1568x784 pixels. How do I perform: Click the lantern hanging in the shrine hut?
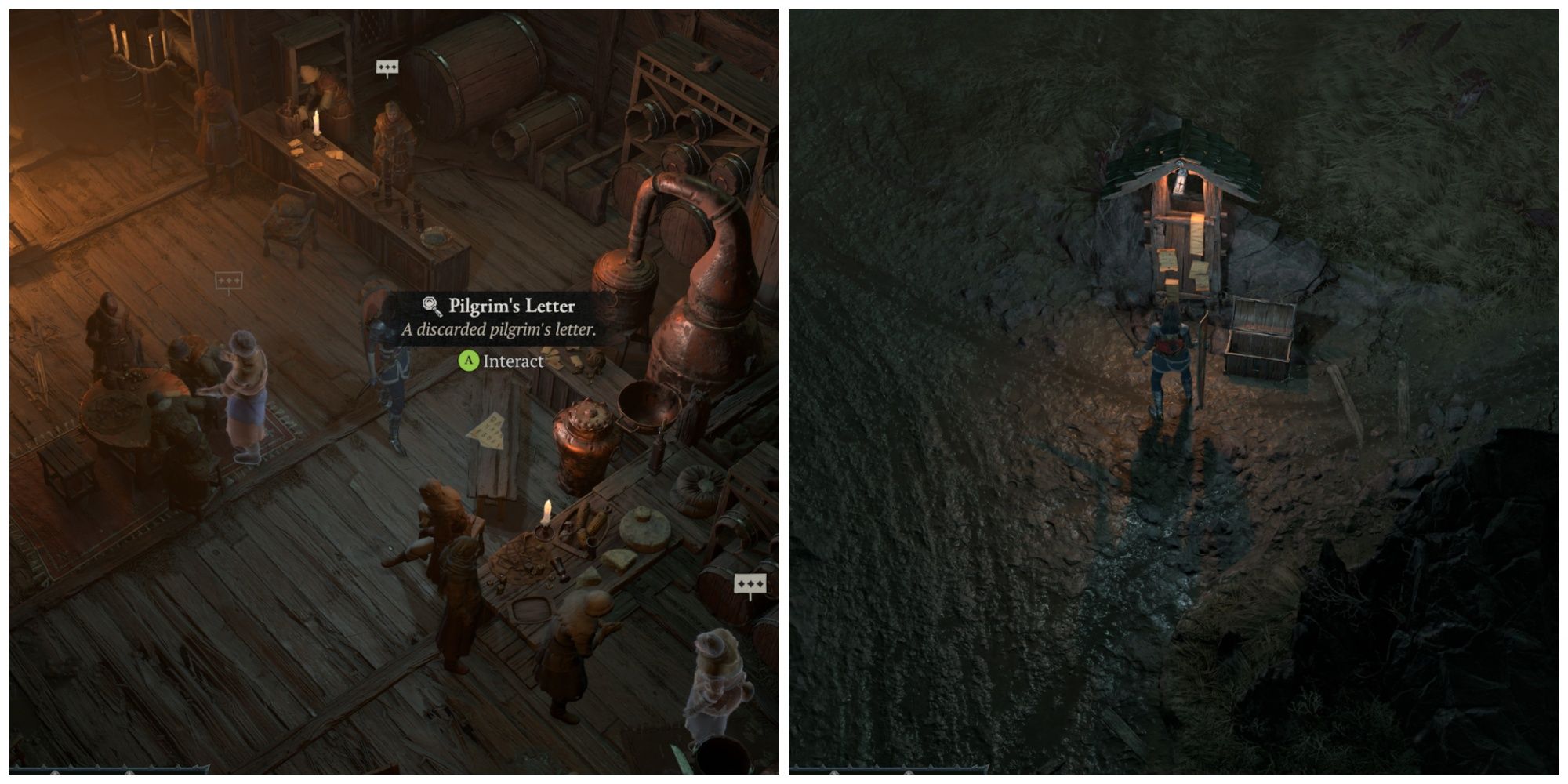tap(1180, 180)
